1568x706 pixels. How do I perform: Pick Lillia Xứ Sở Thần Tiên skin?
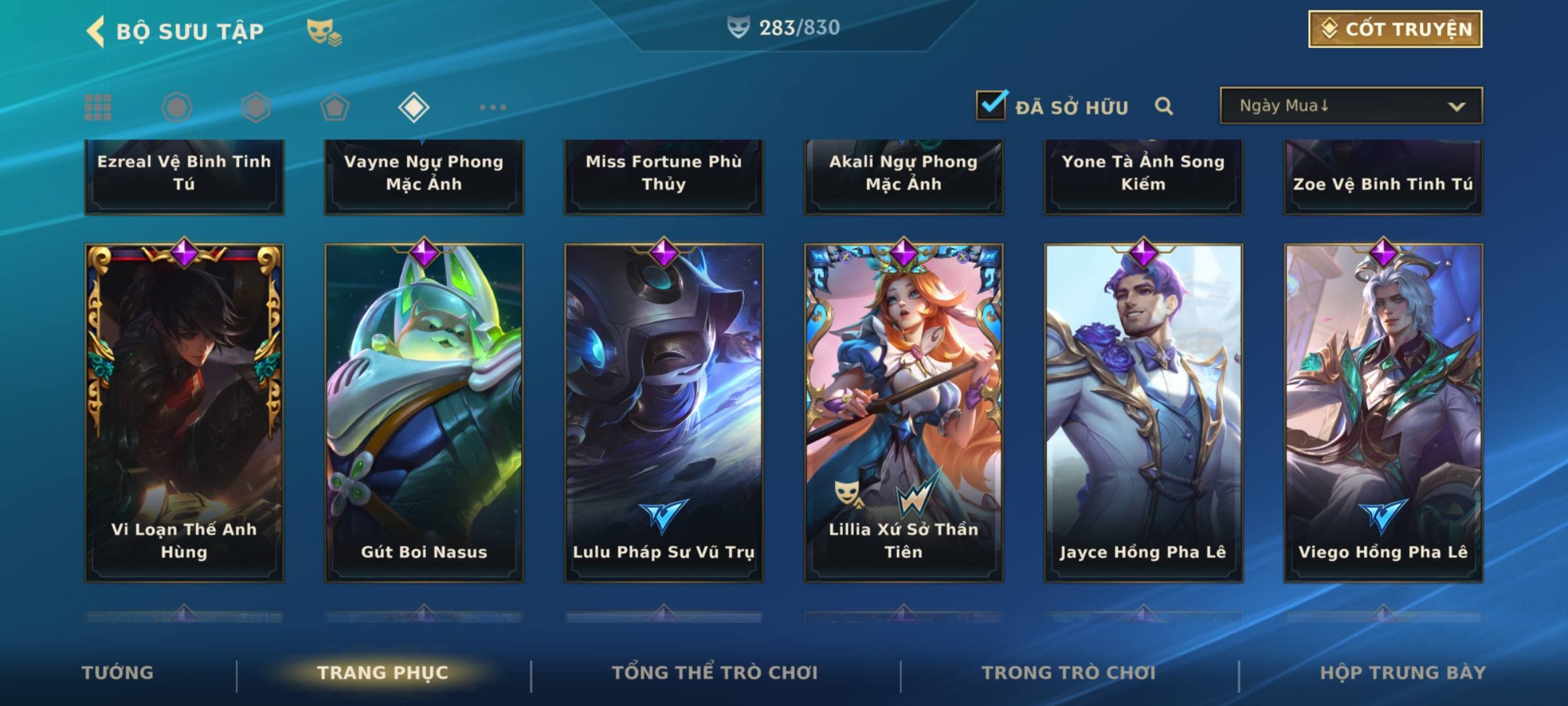click(904, 412)
